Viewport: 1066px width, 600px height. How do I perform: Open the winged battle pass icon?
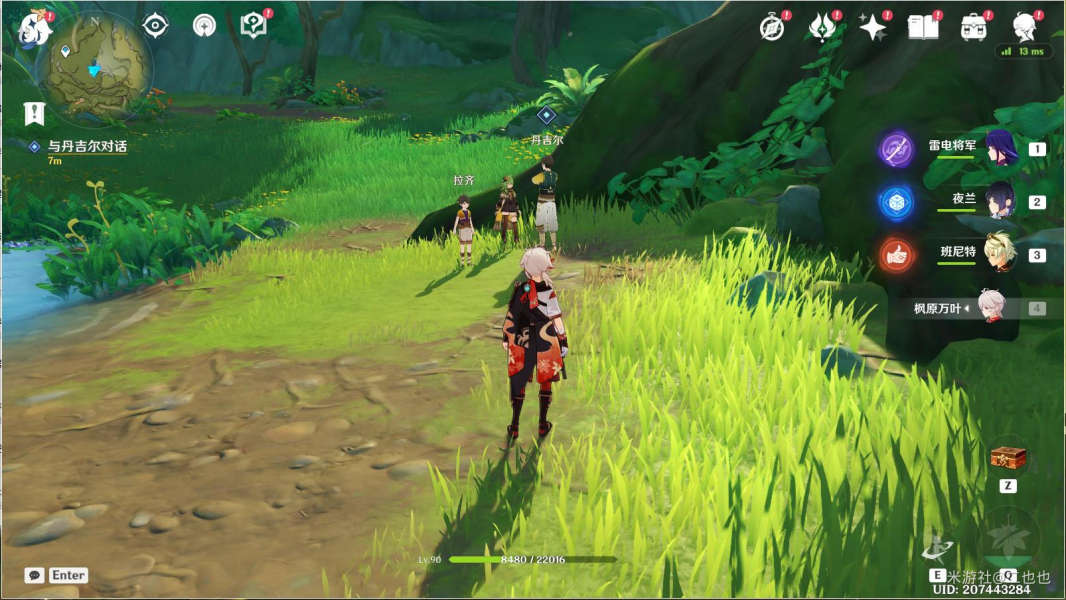(x=822, y=28)
